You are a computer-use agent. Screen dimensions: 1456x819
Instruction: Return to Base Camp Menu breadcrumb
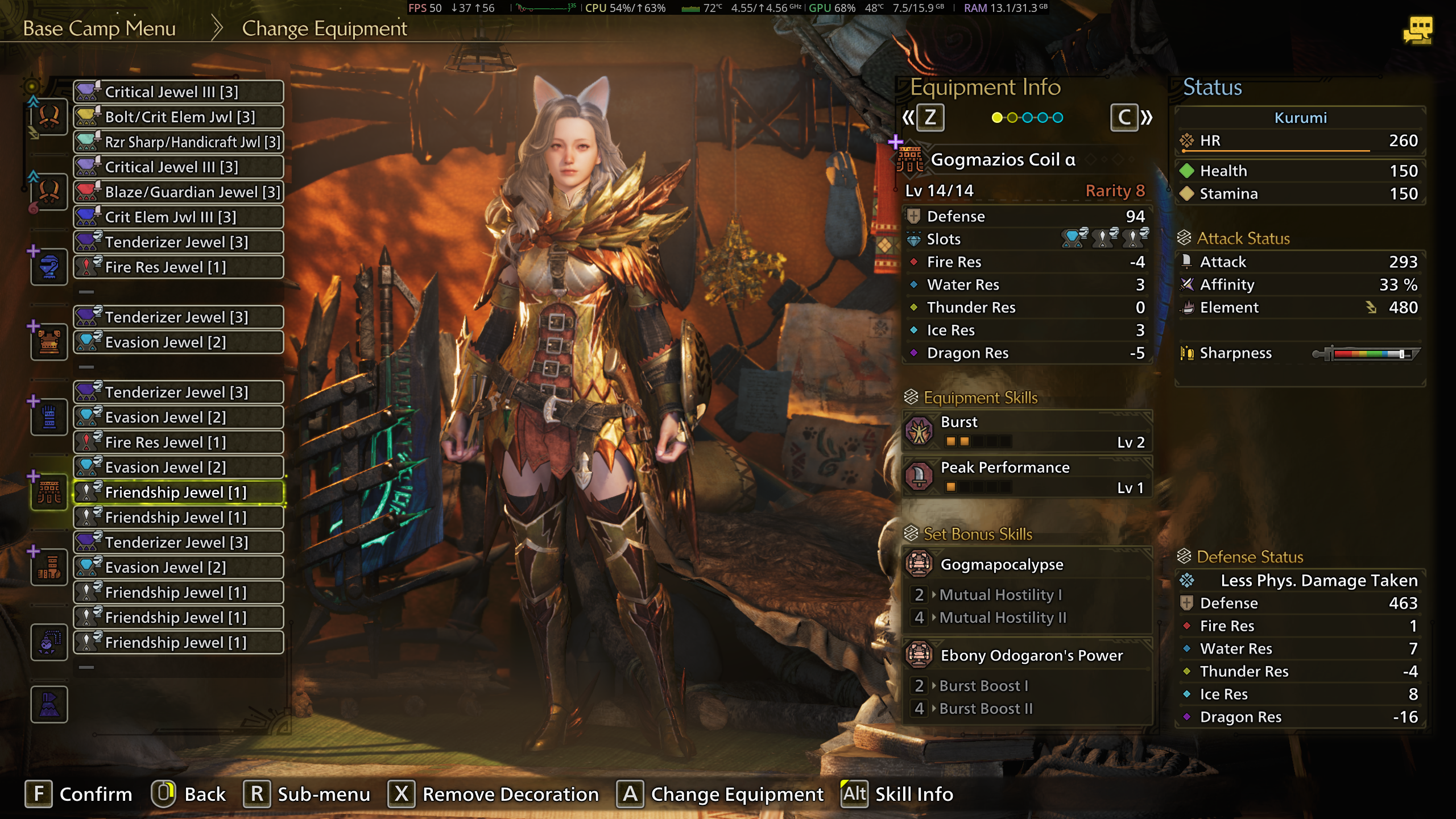pyautogui.click(x=100, y=28)
